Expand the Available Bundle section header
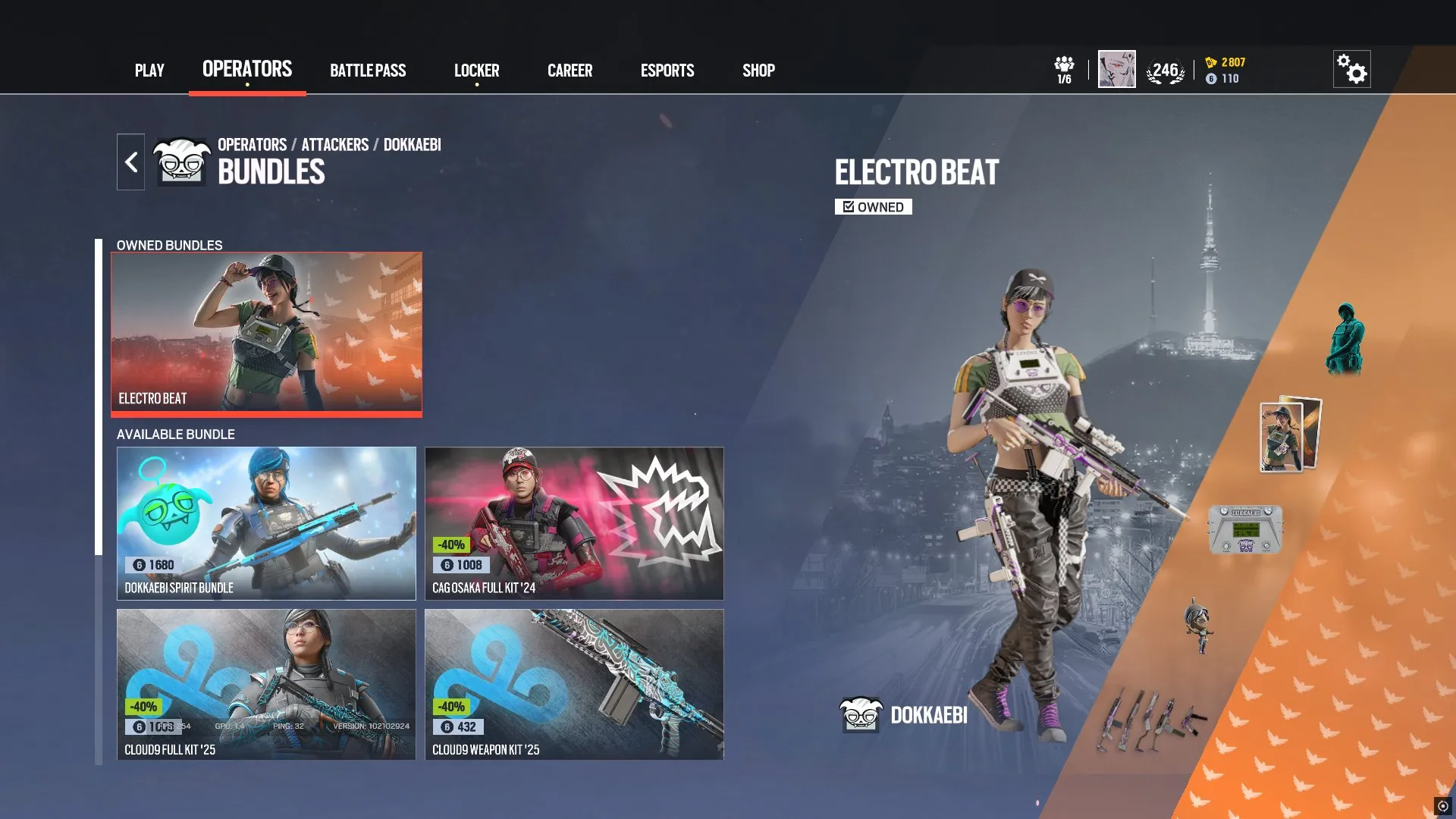 point(174,435)
